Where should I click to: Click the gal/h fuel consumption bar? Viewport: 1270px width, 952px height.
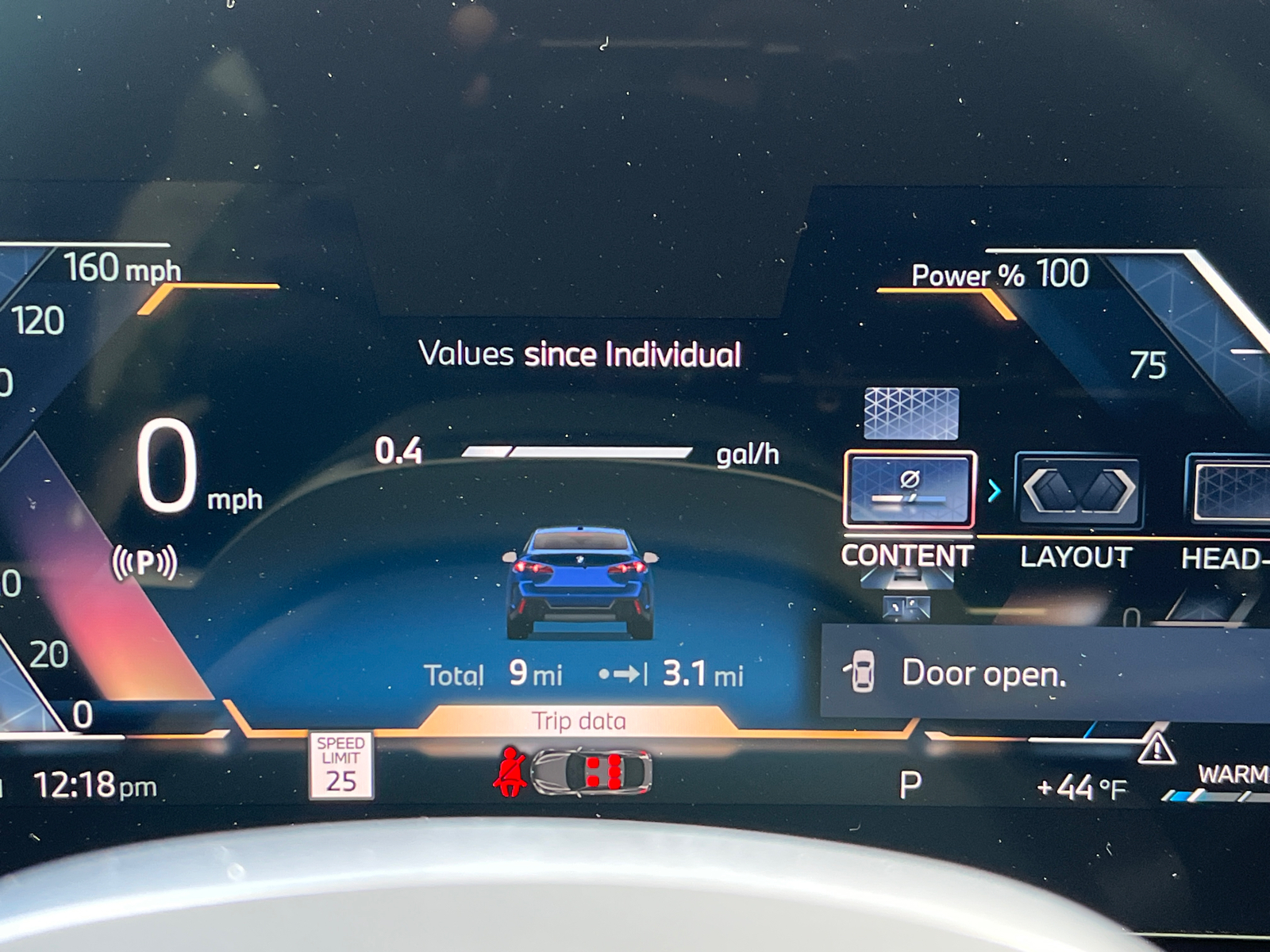[579, 454]
